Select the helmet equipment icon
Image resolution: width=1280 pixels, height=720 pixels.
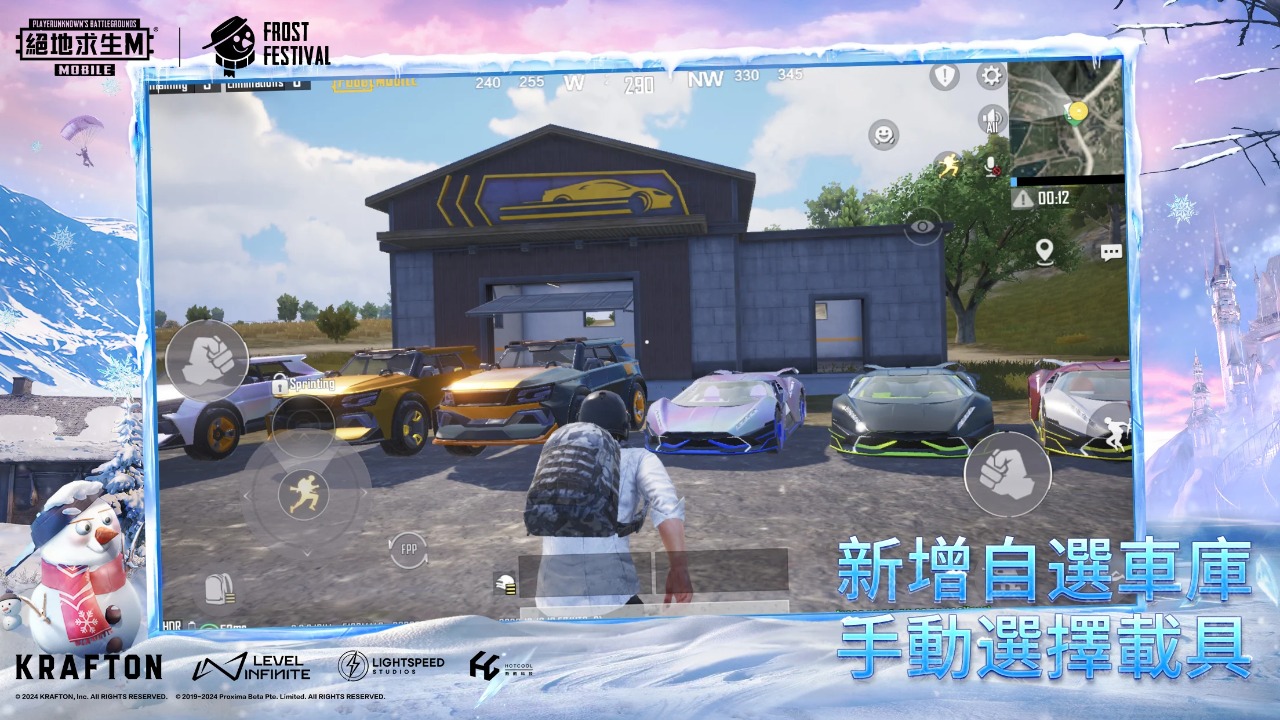pos(507,586)
